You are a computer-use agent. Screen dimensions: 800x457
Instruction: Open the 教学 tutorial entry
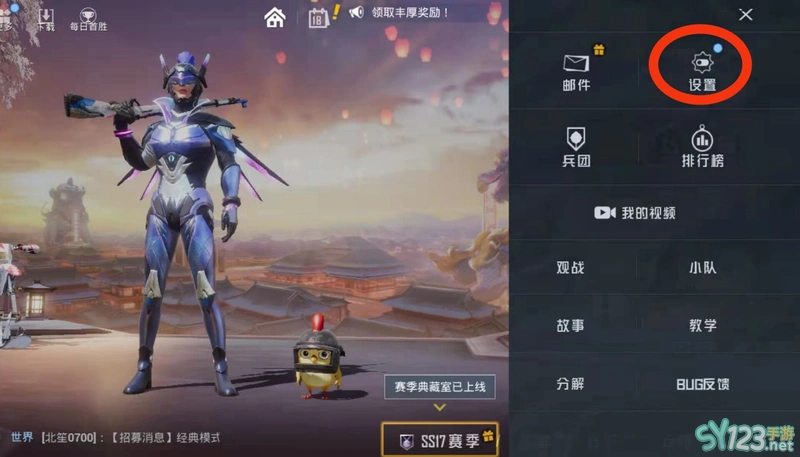click(x=702, y=326)
